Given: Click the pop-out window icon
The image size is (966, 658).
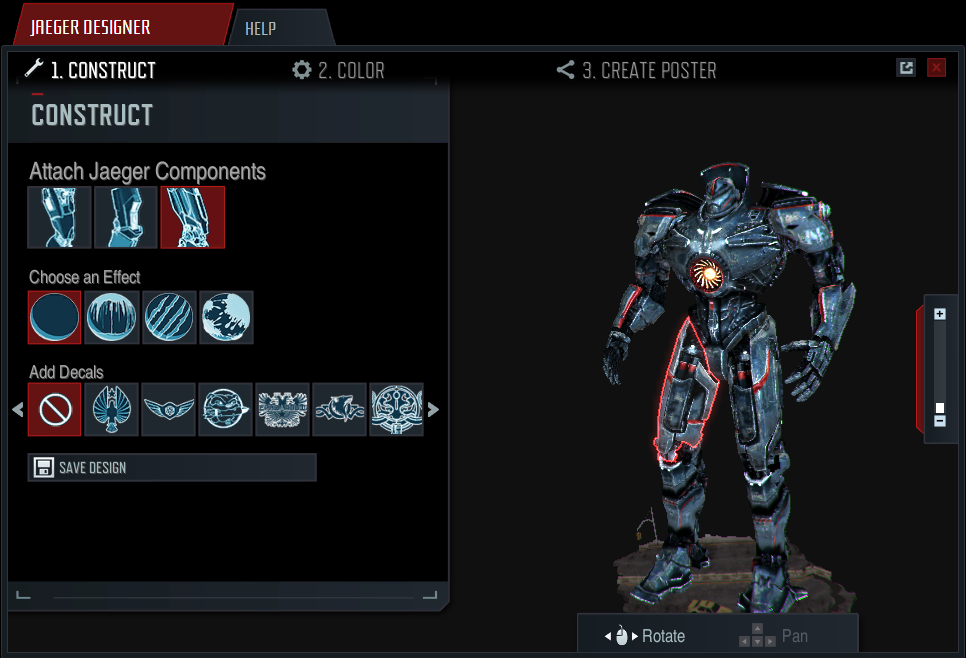Looking at the screenshot, I should pyautogui.click(x=906, y=68).
